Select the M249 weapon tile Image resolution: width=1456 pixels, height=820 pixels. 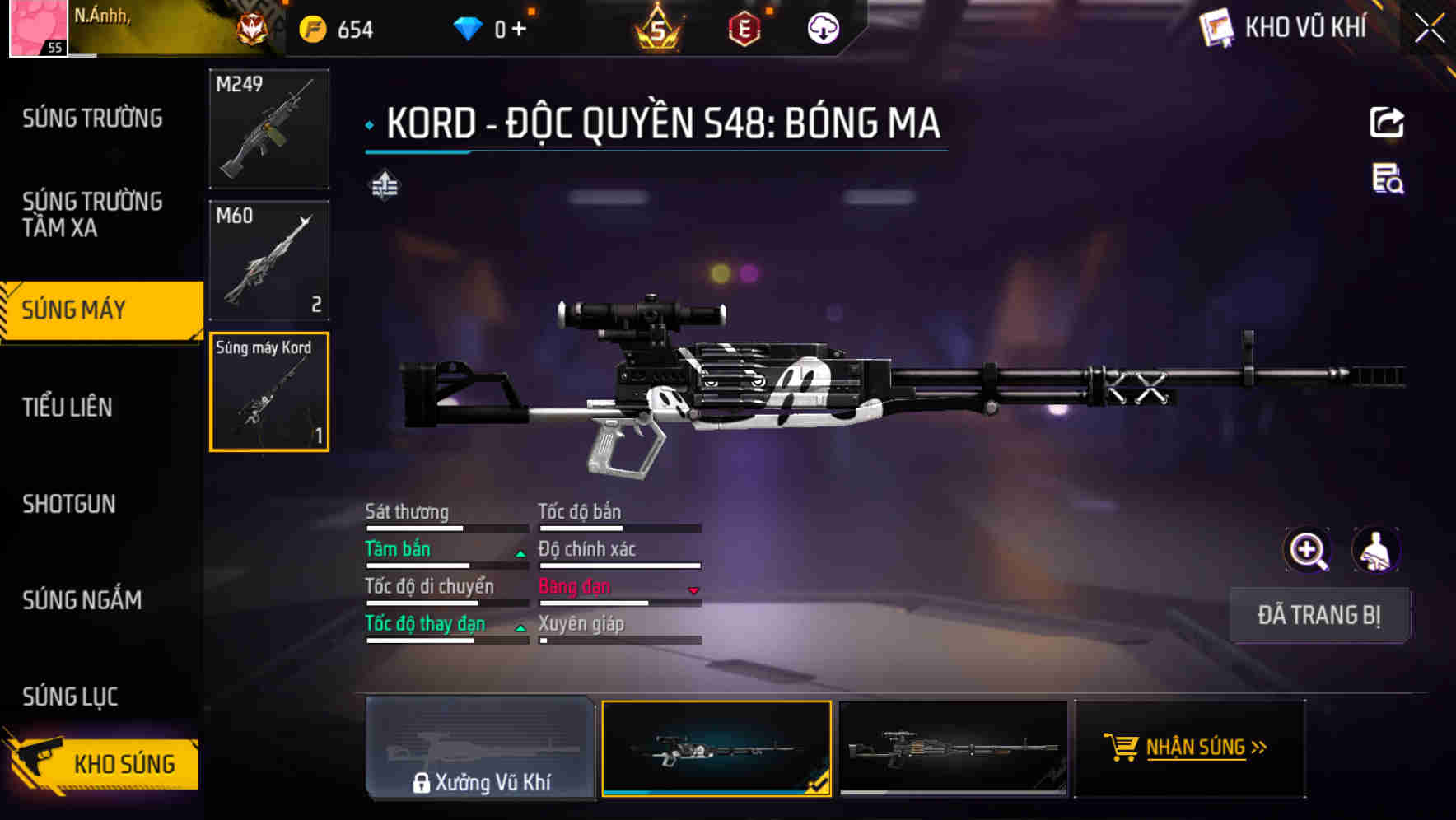pos(269,128)
